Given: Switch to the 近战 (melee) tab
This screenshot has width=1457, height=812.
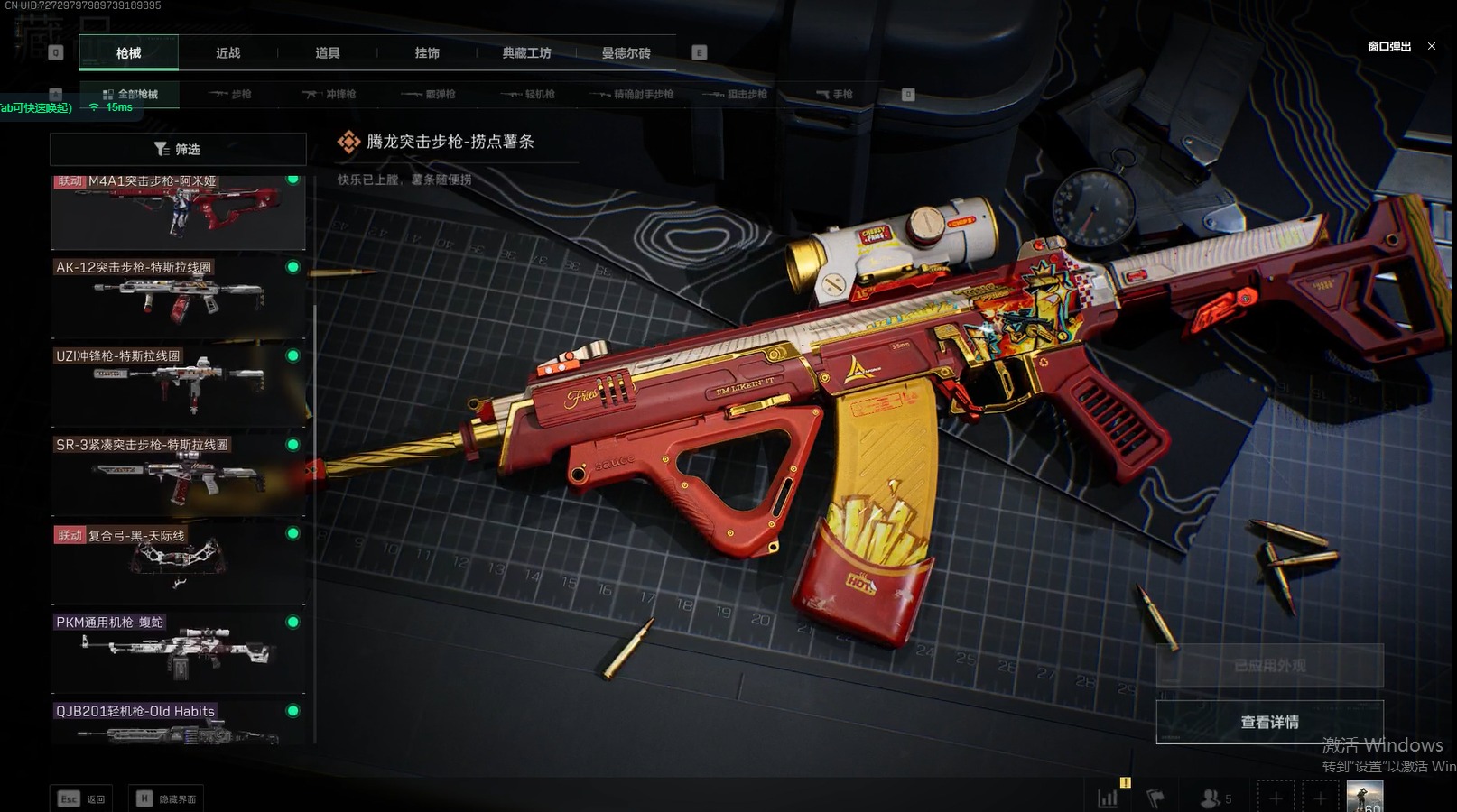Looking at the screenshot, I should [227, 53].
